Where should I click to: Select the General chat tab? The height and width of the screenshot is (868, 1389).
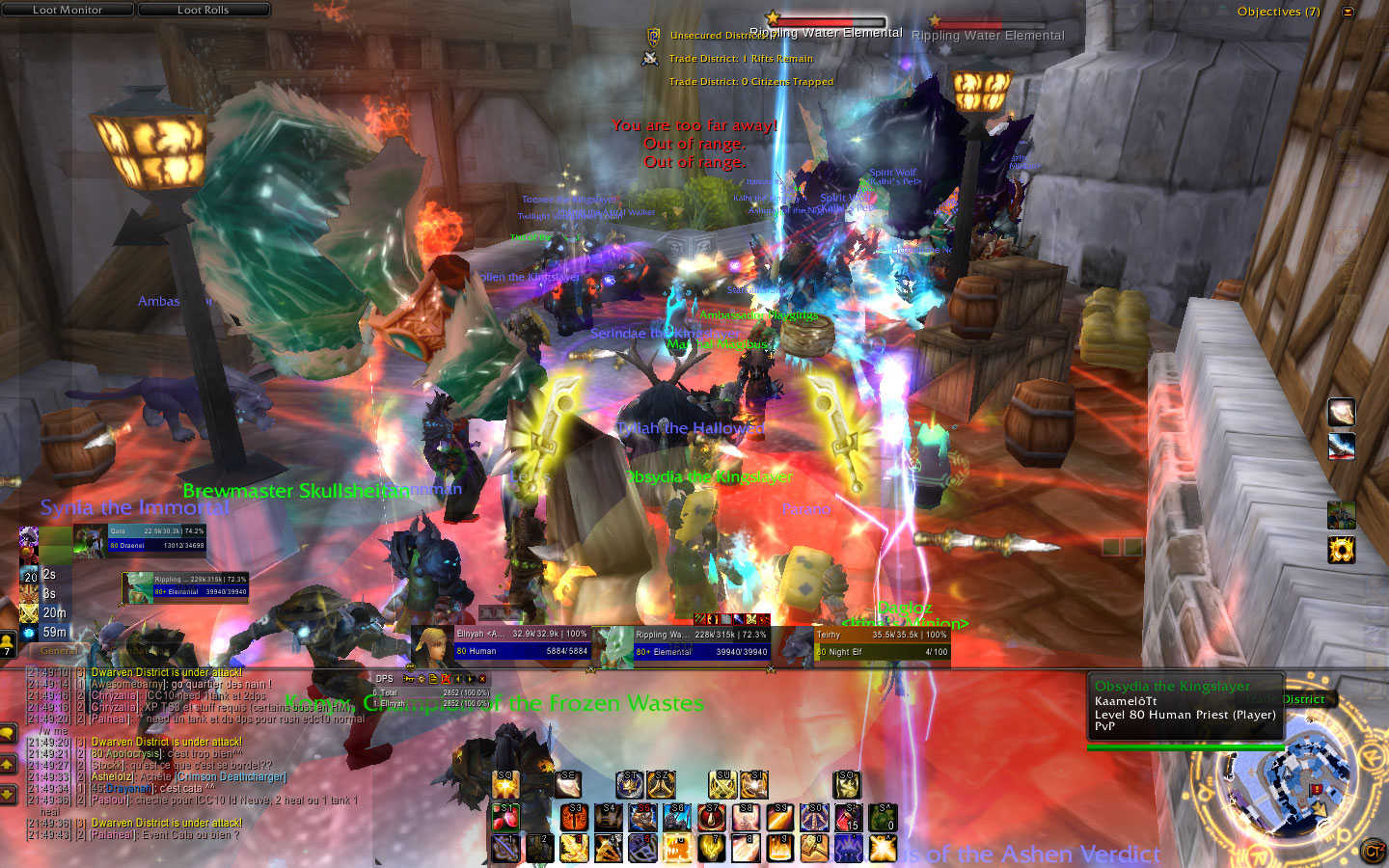[x=59, y=650]
